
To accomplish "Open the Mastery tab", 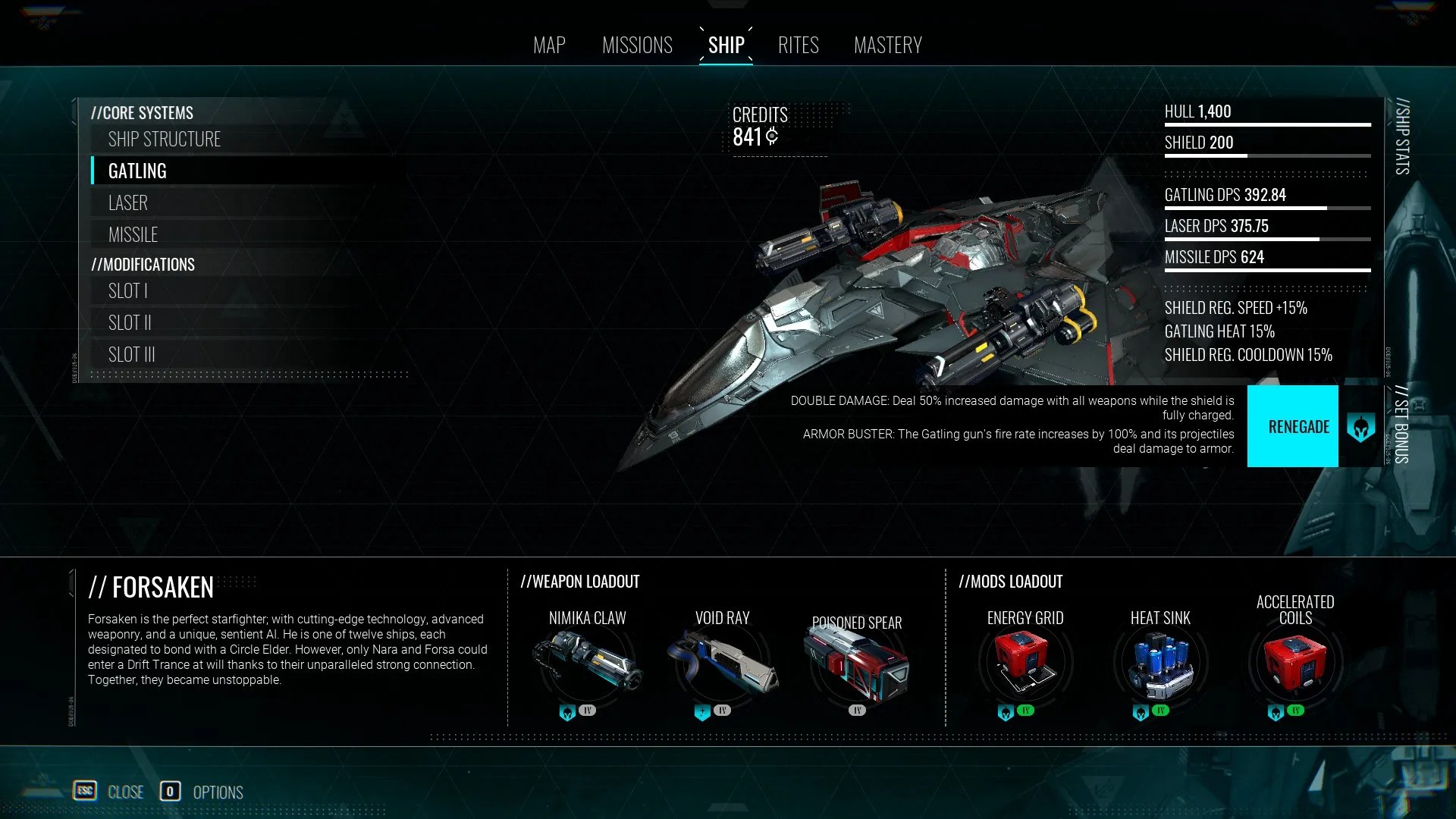I will [888, 45].
